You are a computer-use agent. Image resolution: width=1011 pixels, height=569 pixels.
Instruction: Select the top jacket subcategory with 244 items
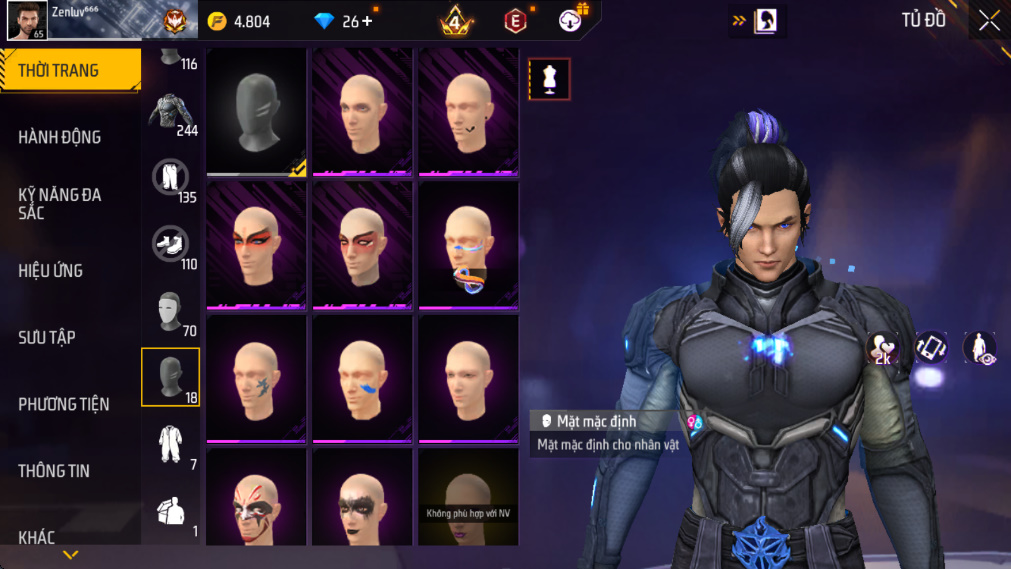(171, 112)
